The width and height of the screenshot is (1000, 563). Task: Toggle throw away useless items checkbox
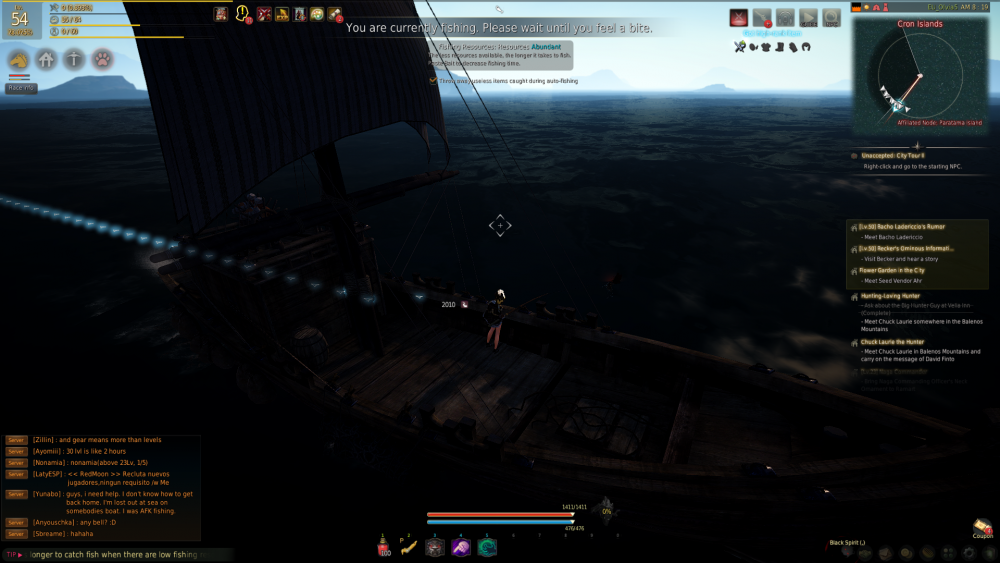pos(433,81)
